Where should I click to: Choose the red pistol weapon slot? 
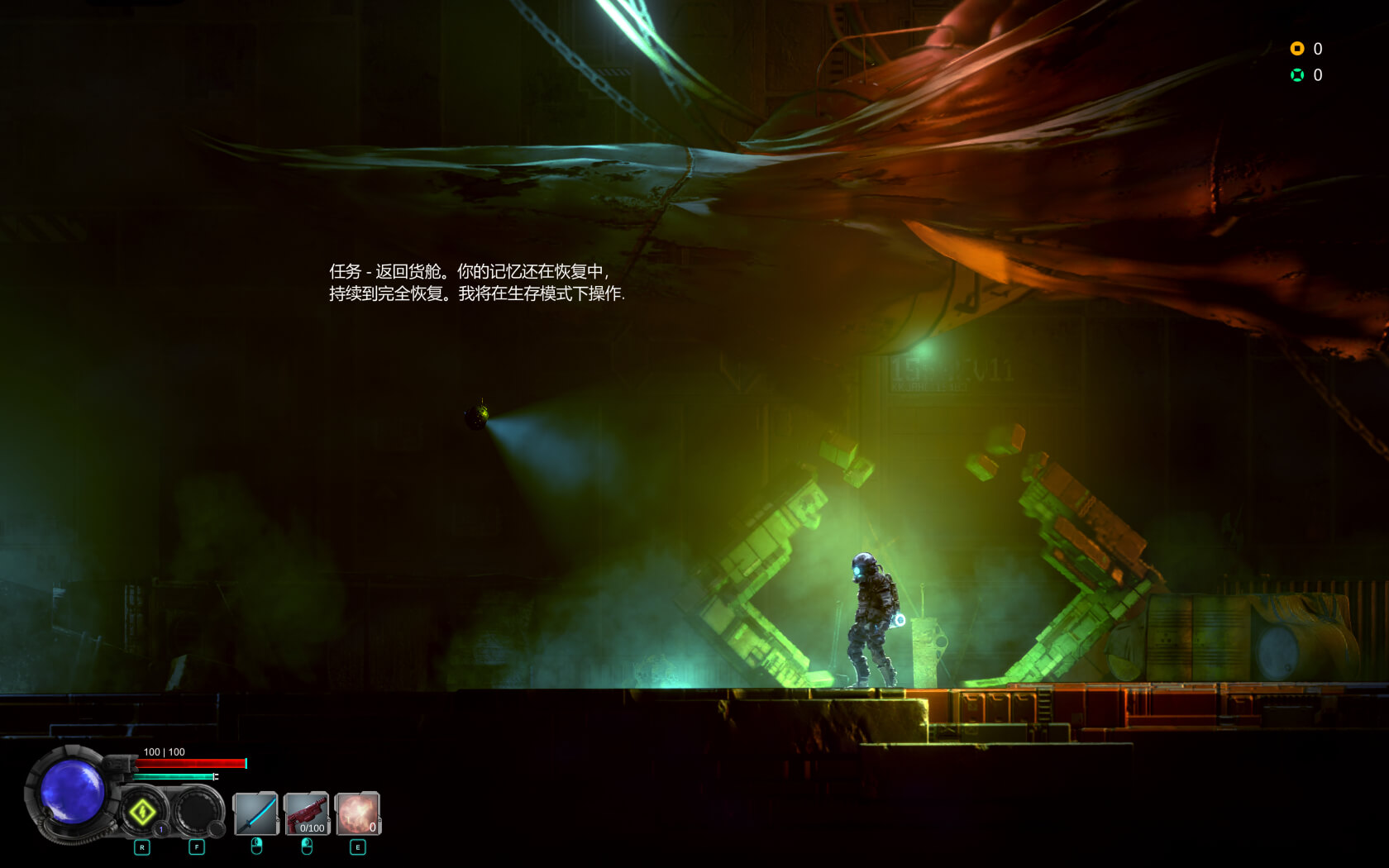[307, 813]
